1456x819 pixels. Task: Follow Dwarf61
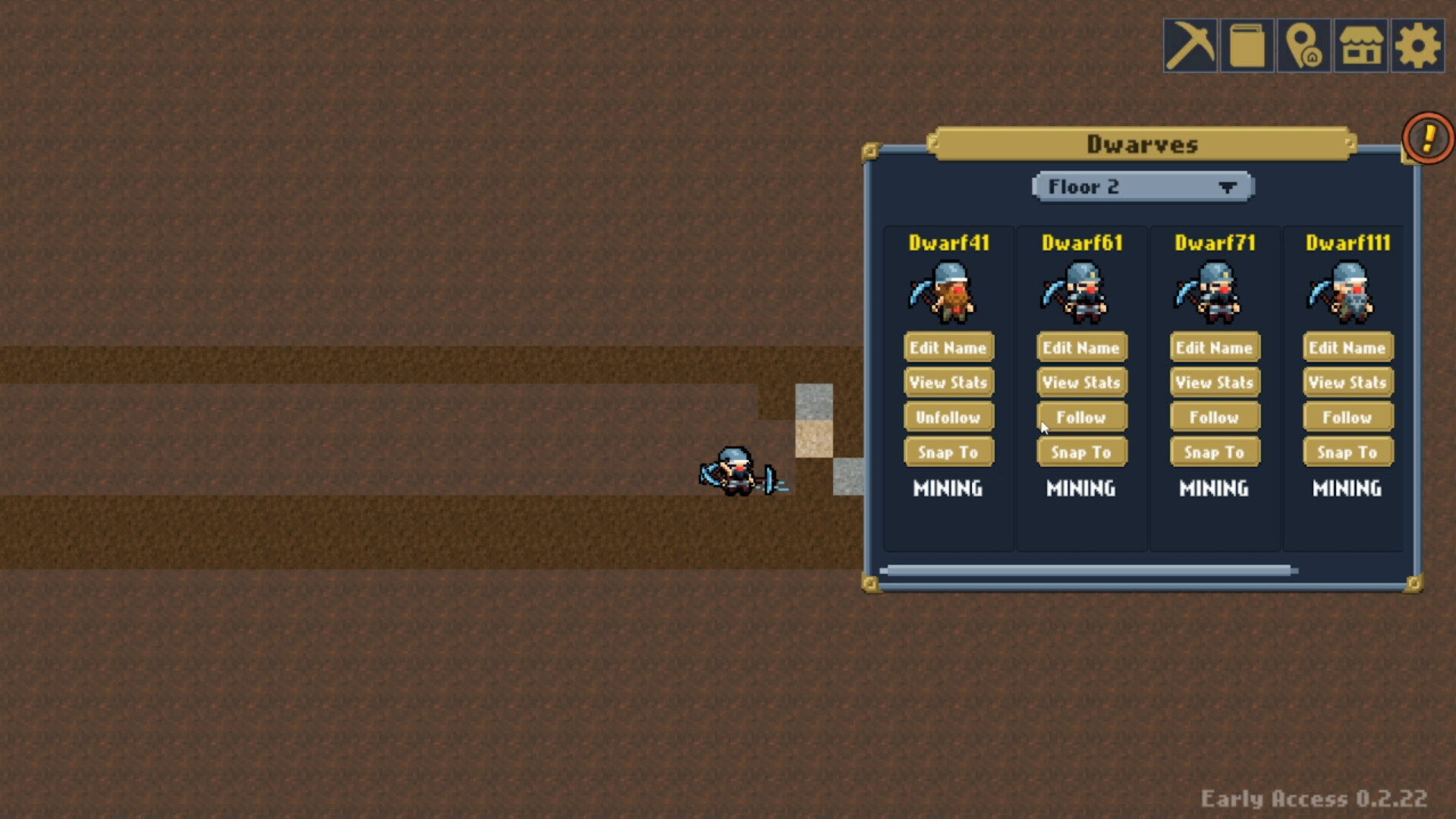[1081, 417]
